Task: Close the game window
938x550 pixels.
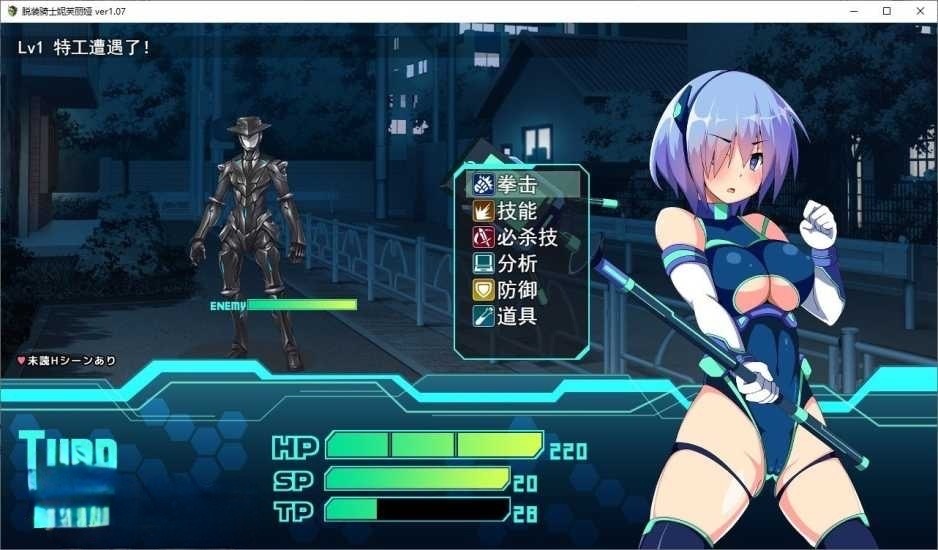Action: tap(914, 10)
